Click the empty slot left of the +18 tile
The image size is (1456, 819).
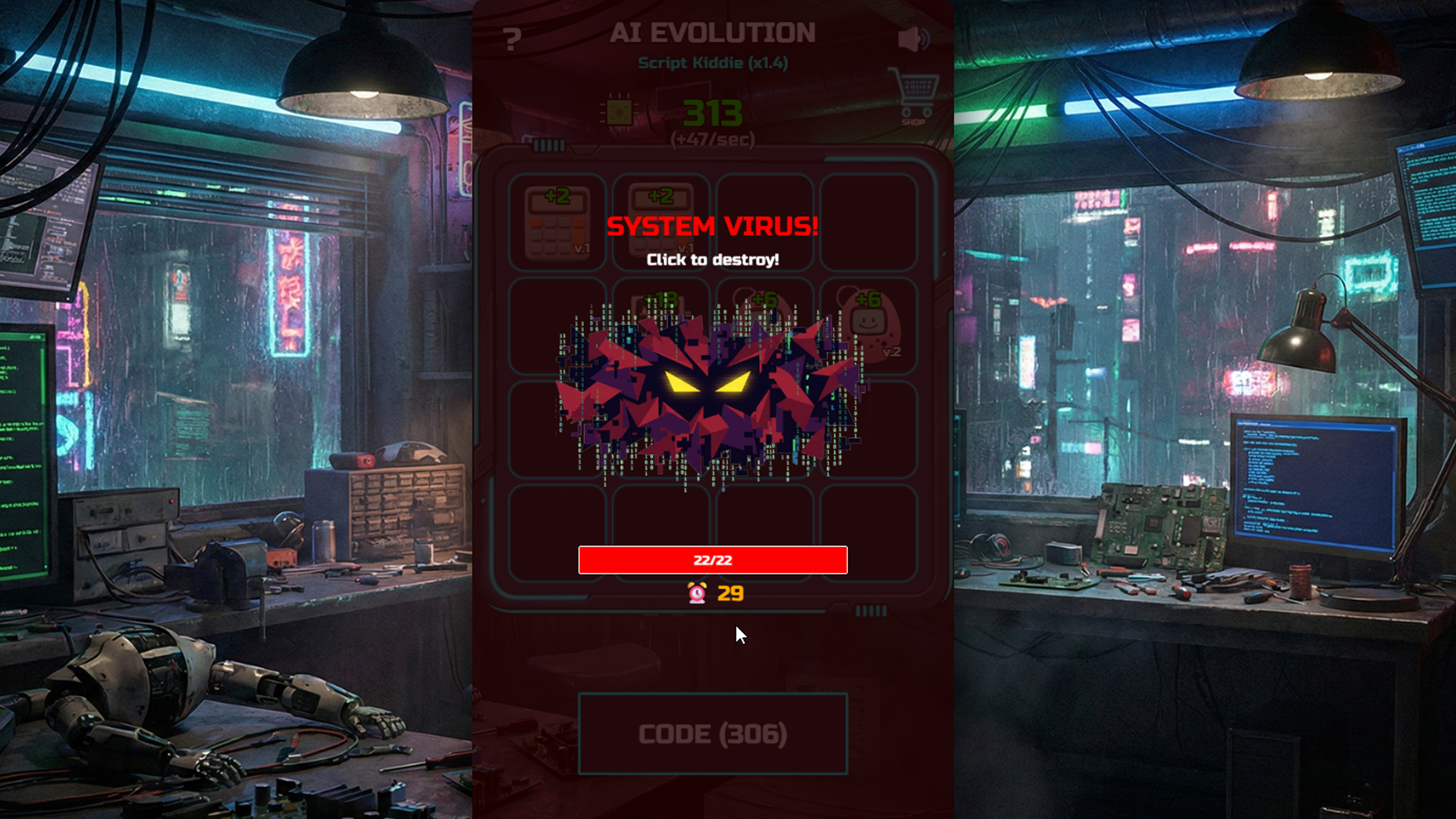[x=557, y=325]
